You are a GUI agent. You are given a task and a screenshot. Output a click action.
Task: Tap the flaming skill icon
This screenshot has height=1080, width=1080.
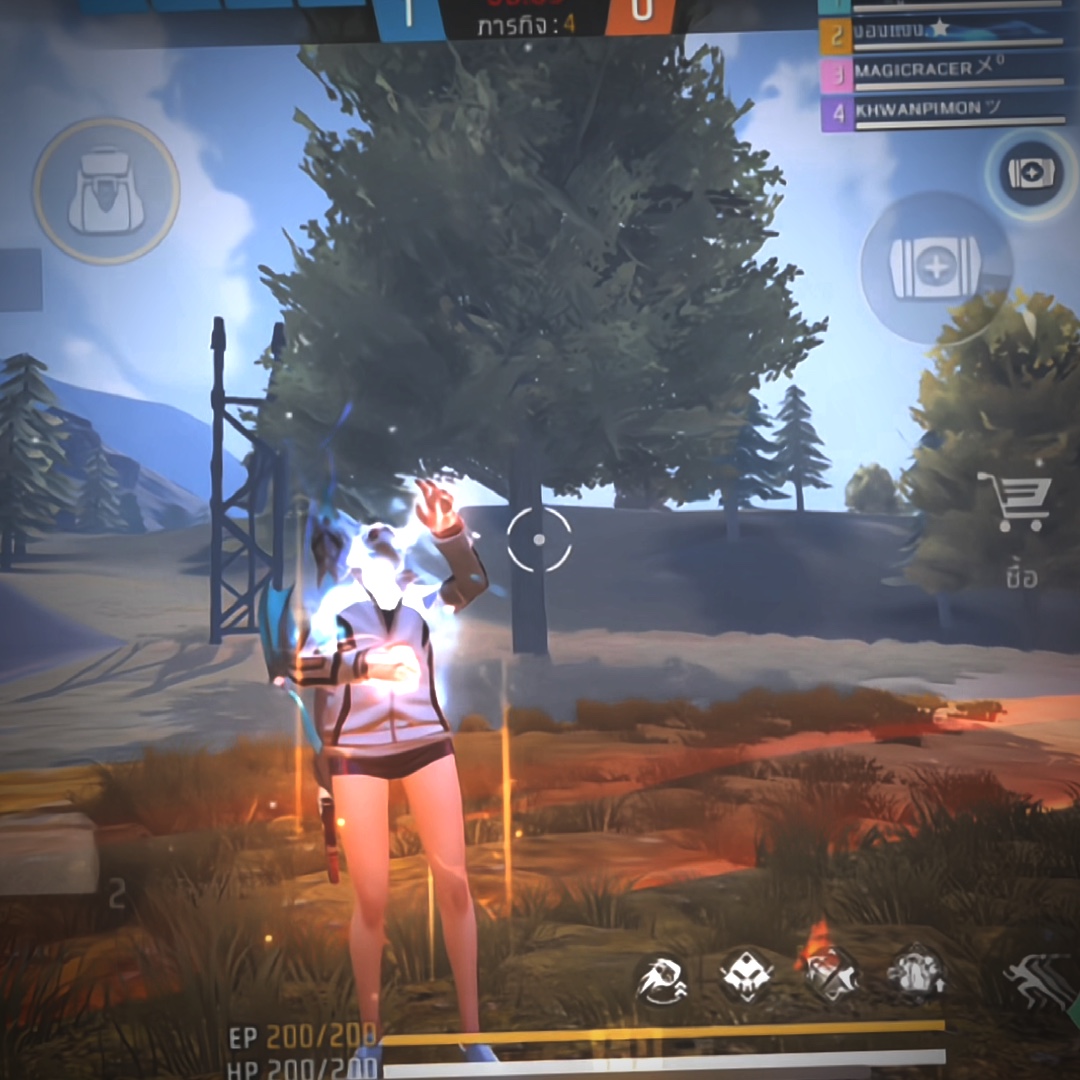click(830, 974)
